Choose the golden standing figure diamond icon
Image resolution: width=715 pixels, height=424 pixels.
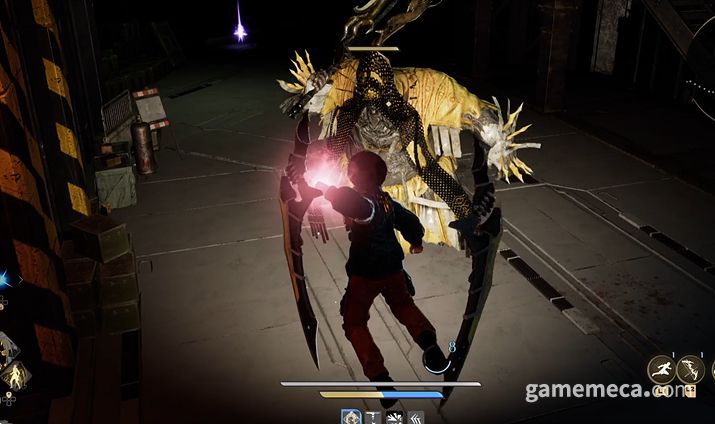click(x=17, y=377)
